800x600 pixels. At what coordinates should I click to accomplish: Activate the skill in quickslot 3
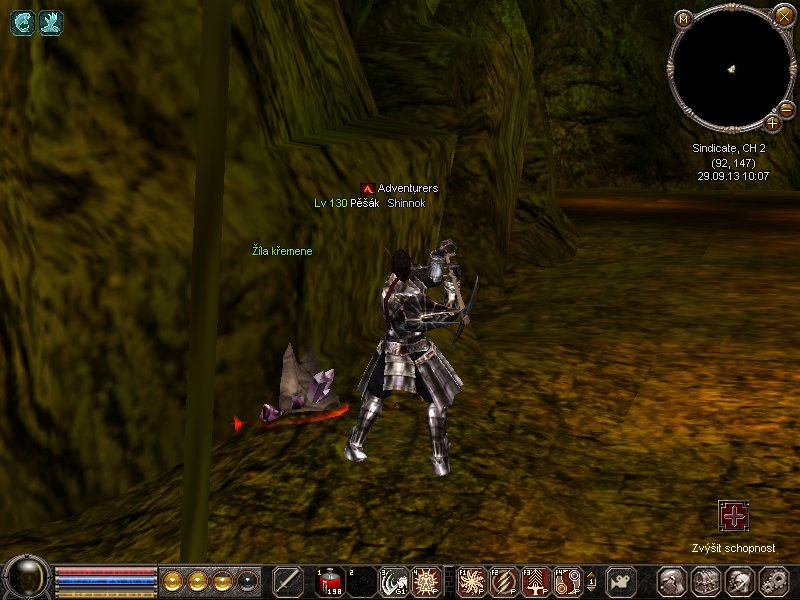point(394,581)
